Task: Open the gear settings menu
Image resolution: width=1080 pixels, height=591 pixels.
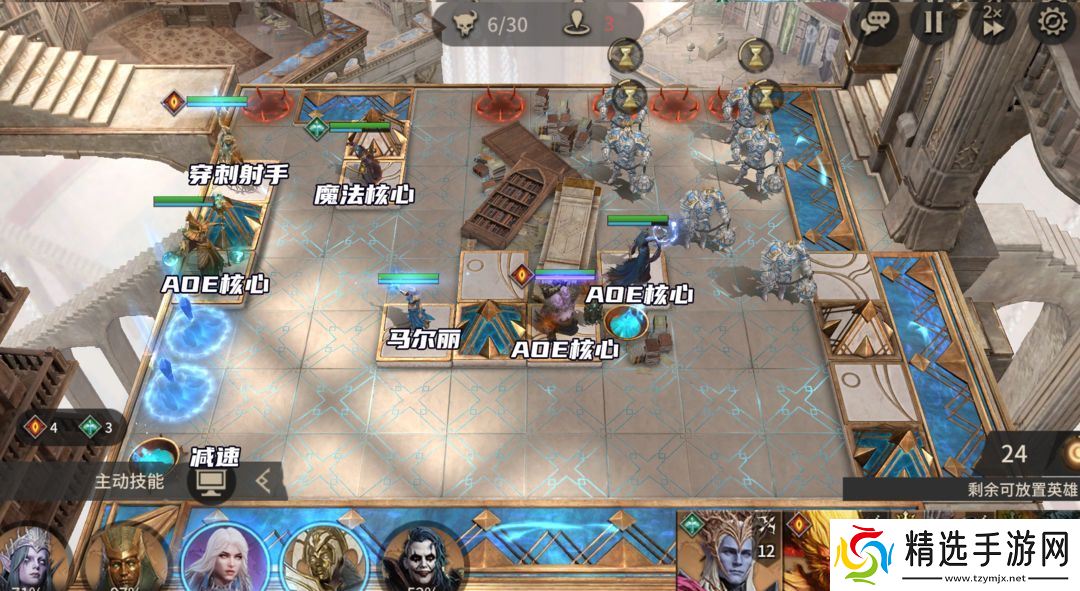Action: pyautogui.click(x=1054, y=22)
